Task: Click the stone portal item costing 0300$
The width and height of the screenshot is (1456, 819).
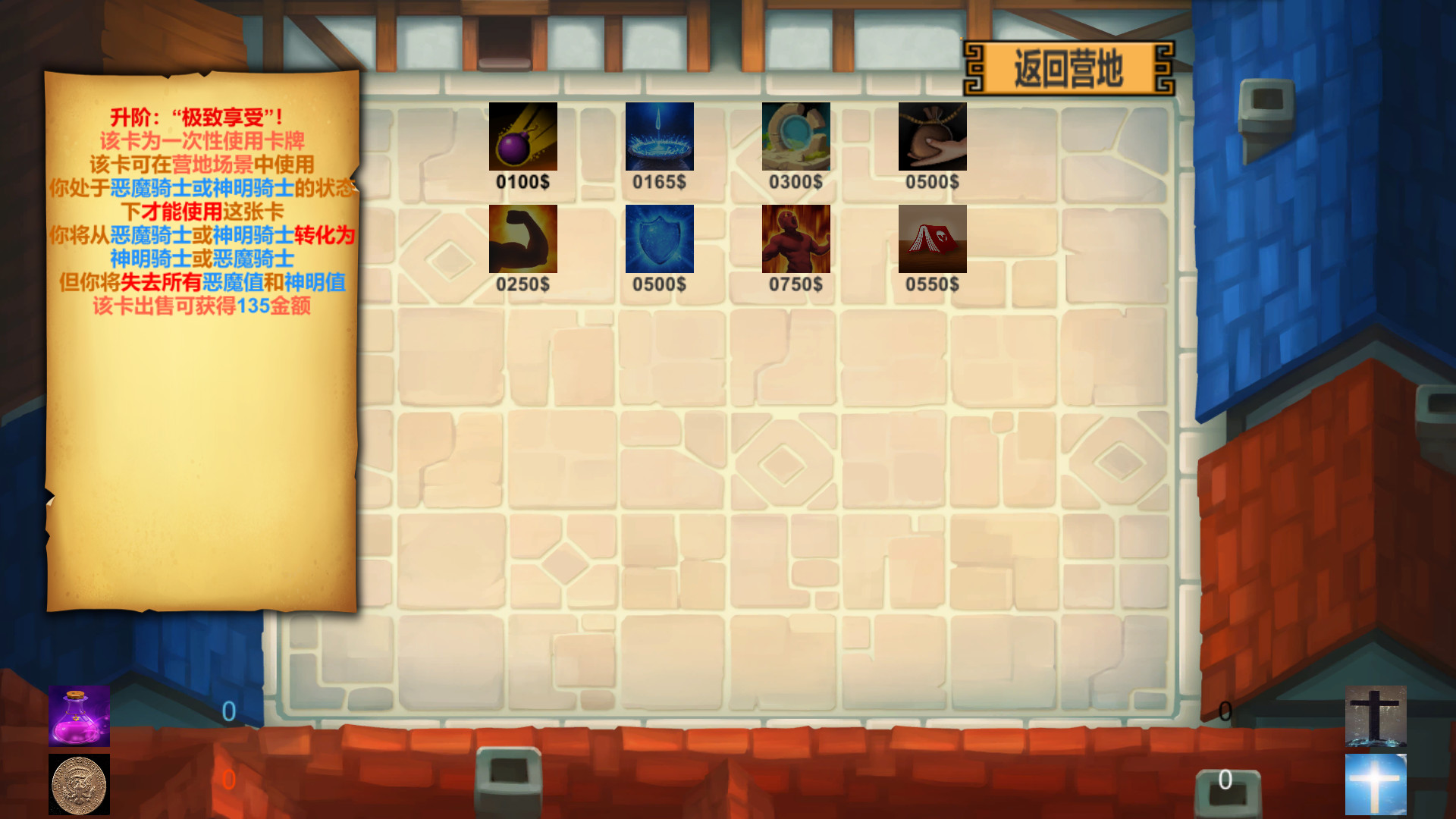Action: click(795, 137)
